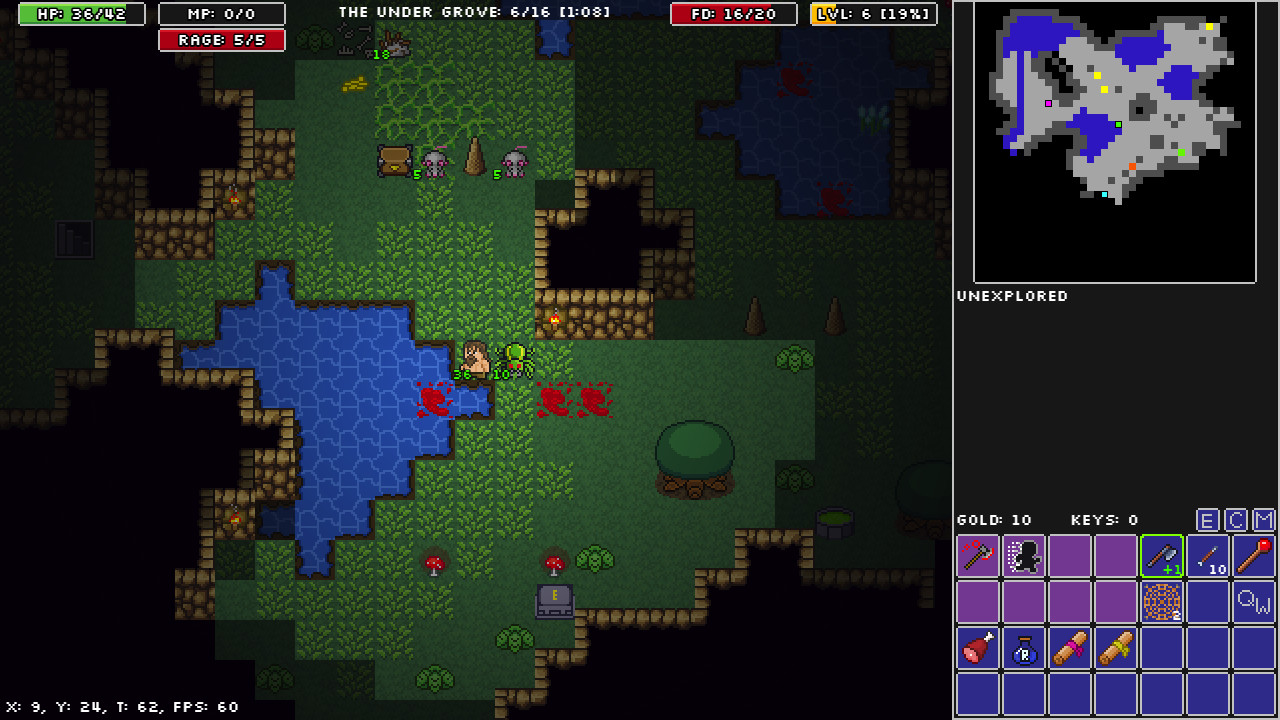Select the orange net item
This screenshot has height=720, width=1280.
click(x=1162, y=602)
